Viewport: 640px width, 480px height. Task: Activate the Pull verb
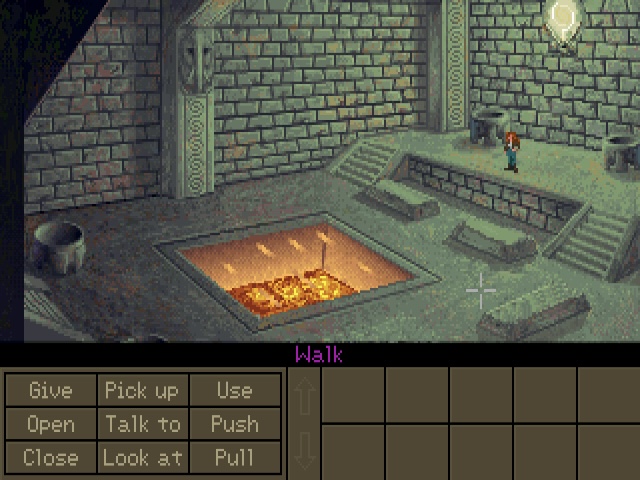[234, 457]
